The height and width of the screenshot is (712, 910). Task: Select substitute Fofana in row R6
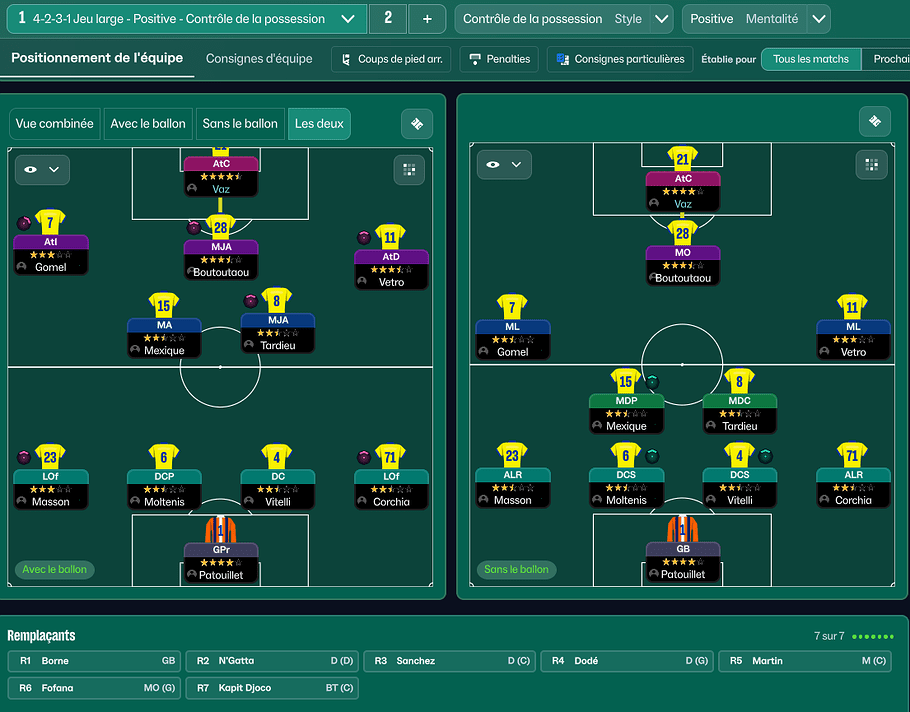coord(95,688)
